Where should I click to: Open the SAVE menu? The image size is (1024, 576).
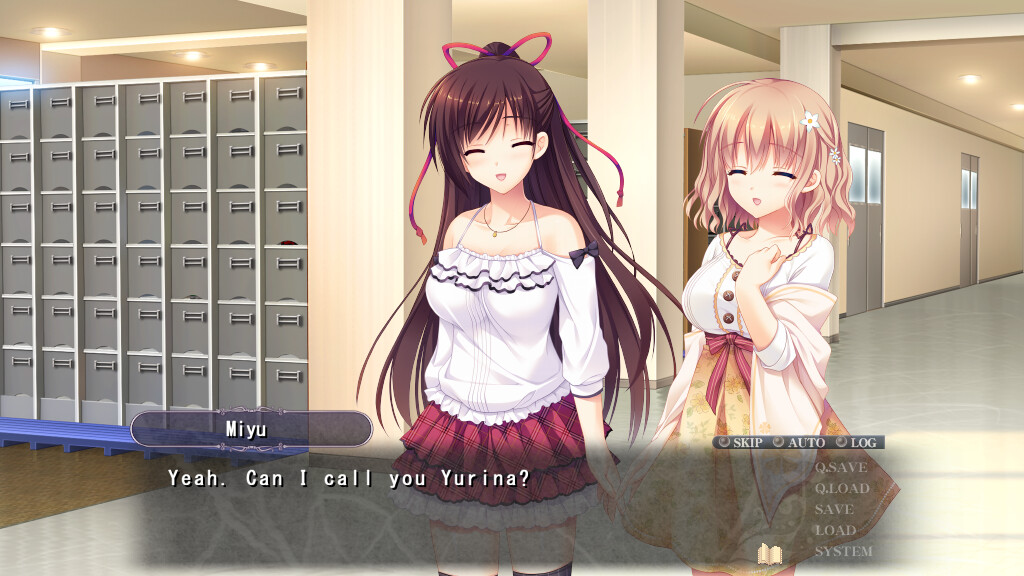coord(834,509)
